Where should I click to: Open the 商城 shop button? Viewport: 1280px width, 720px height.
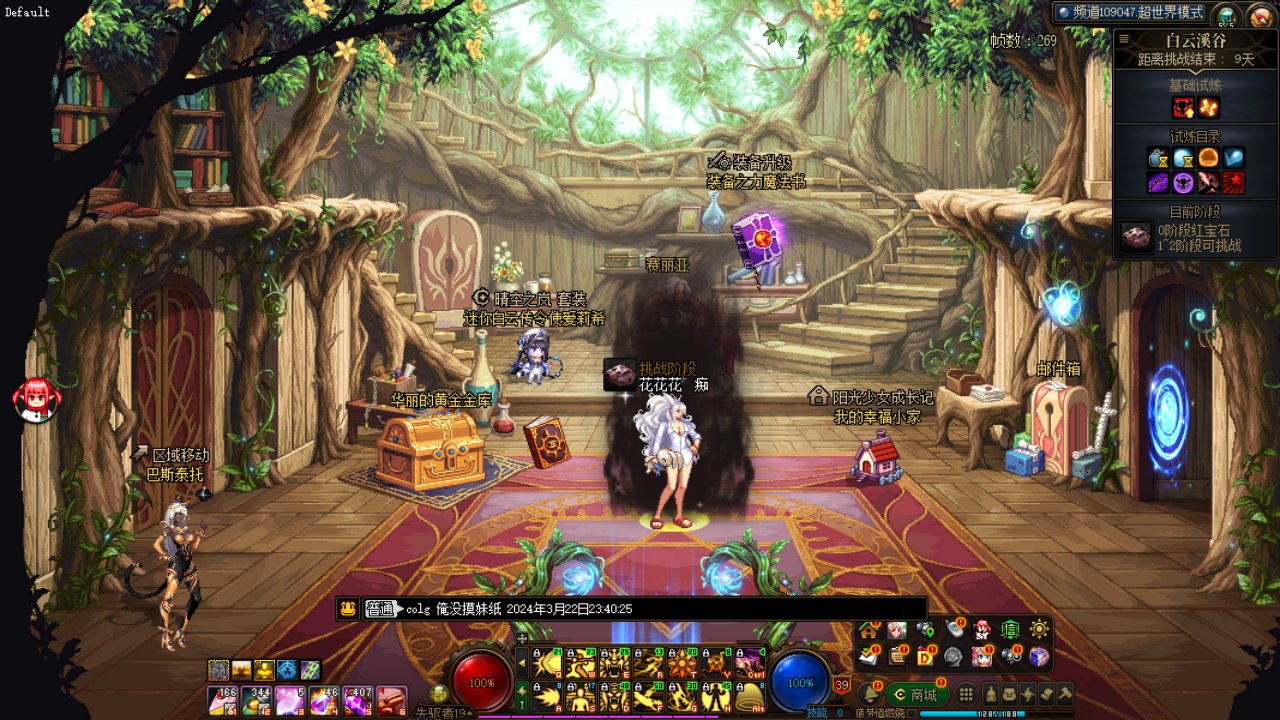916,694
